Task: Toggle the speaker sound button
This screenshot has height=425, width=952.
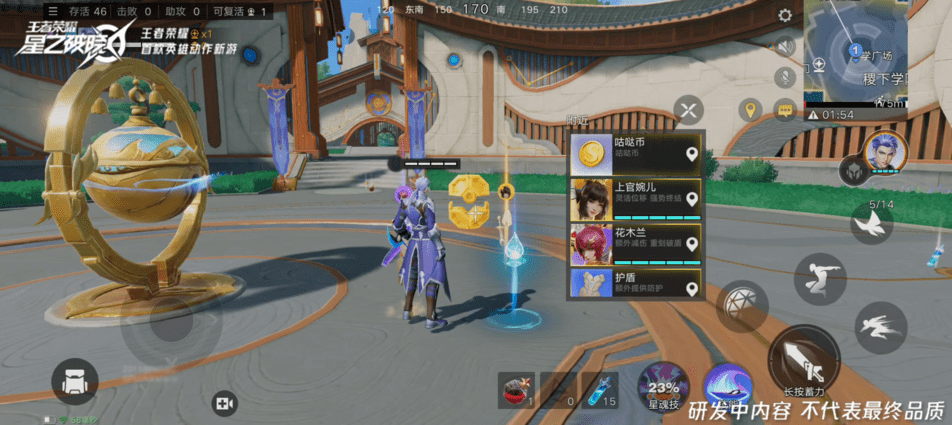Action: point(785,46)
